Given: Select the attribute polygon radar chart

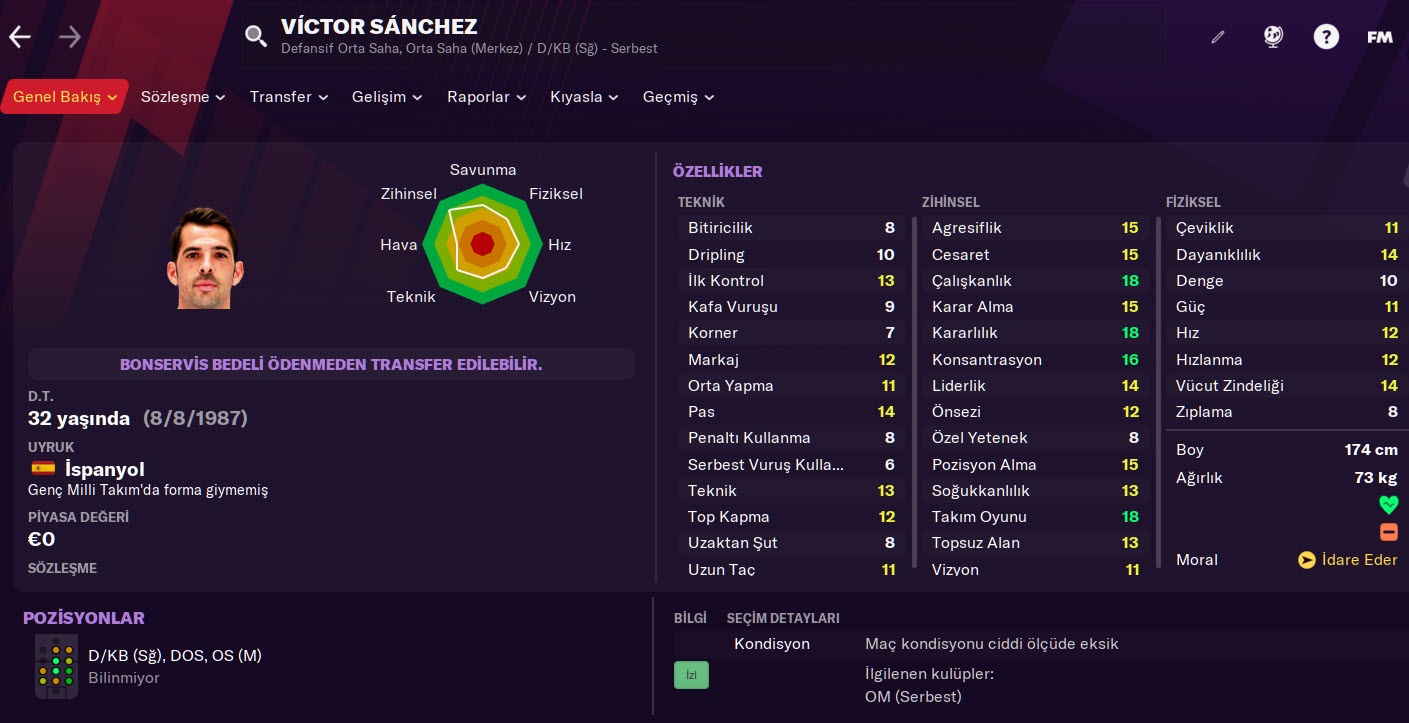Looking at the screenshot, I should pyautogui.click(x=483, y=243).
